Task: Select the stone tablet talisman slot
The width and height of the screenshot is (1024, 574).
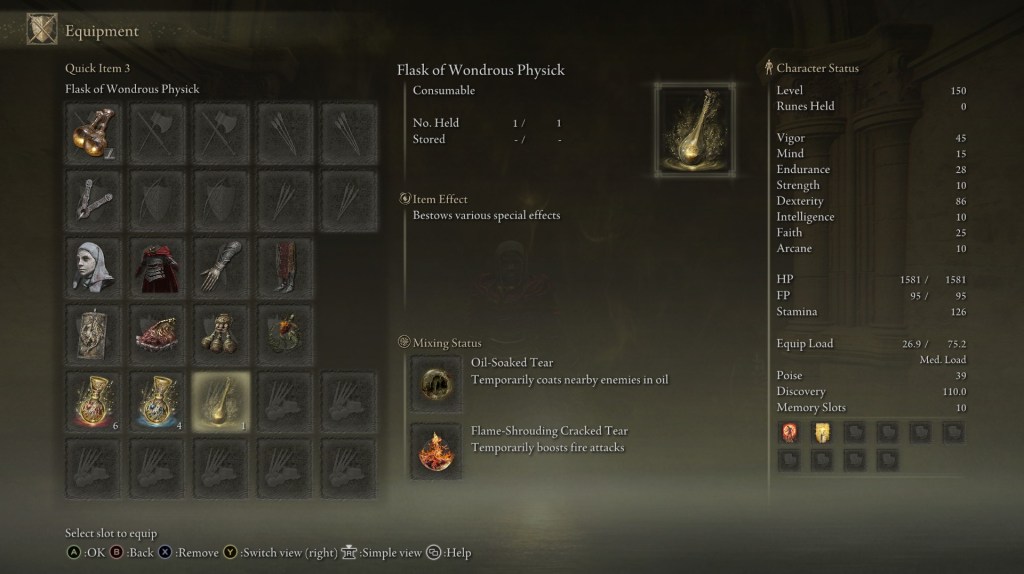Action: point(96,332)
